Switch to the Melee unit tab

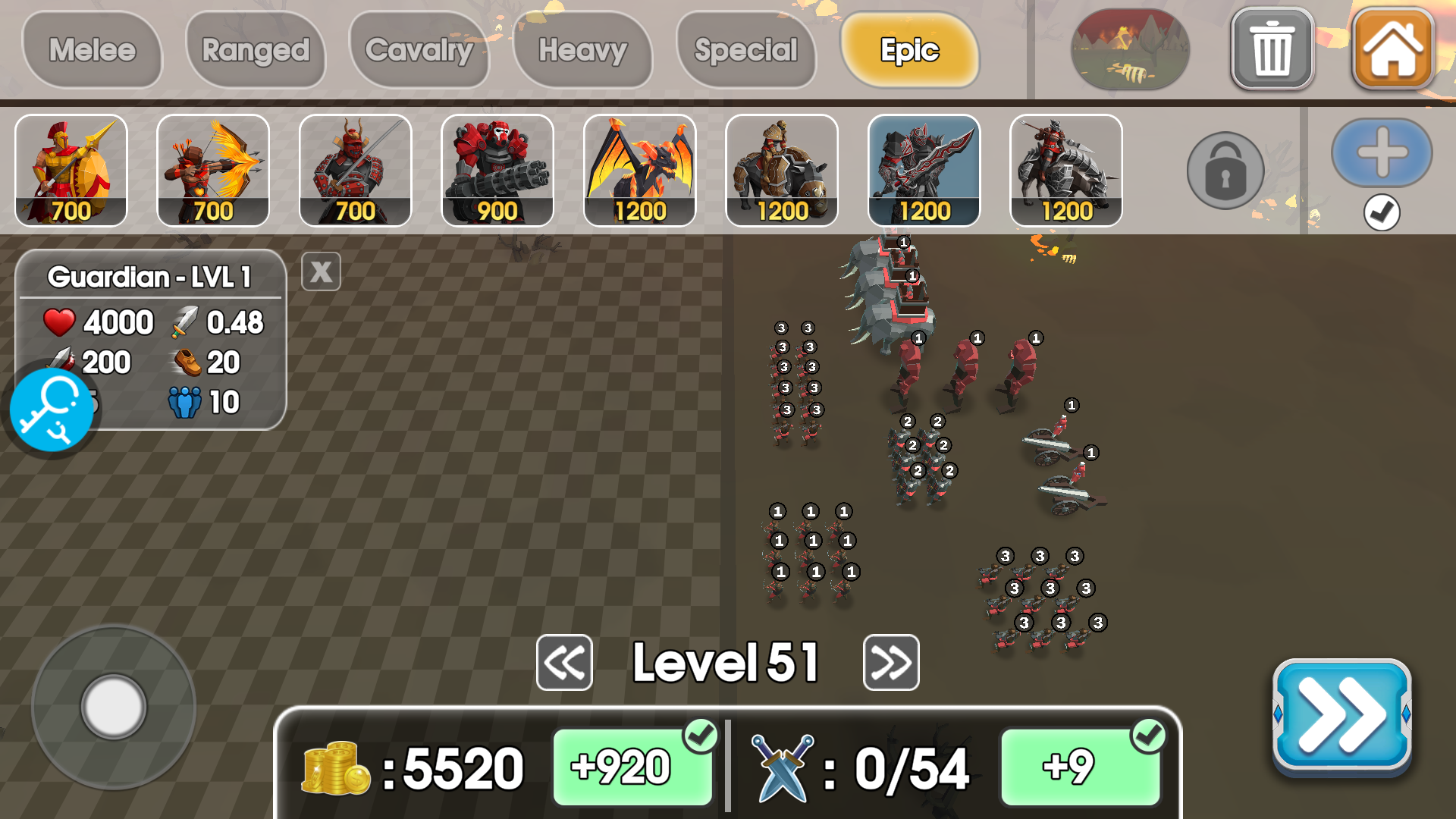(93, 50)
